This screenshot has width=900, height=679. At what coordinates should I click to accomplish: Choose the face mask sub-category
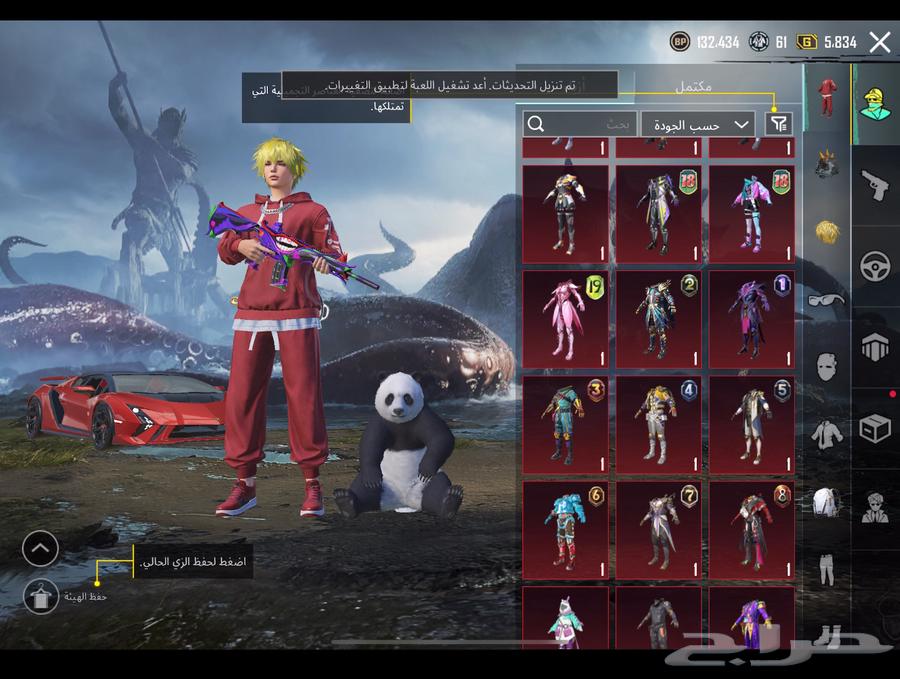826,366
